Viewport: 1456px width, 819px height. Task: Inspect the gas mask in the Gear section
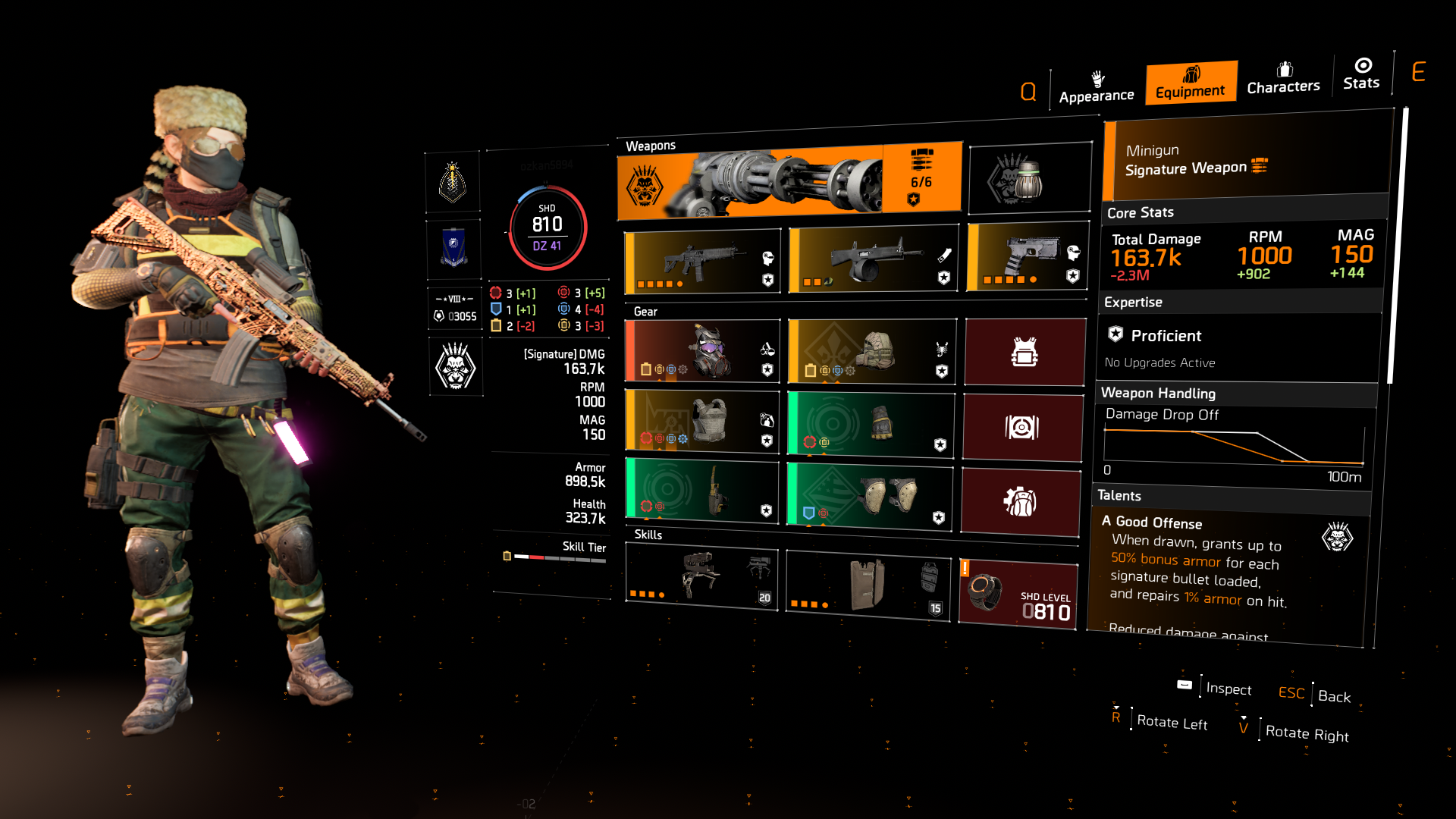click(x=701, y=351)
